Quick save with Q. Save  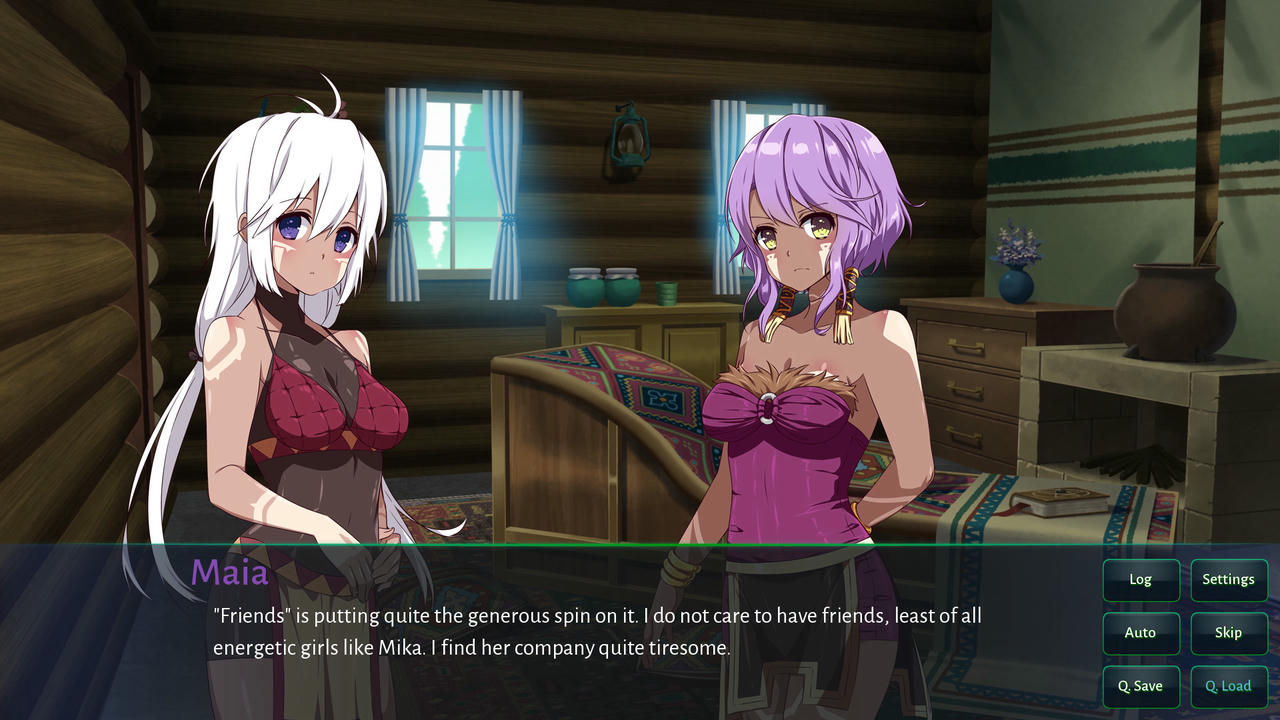(1140, 686)
